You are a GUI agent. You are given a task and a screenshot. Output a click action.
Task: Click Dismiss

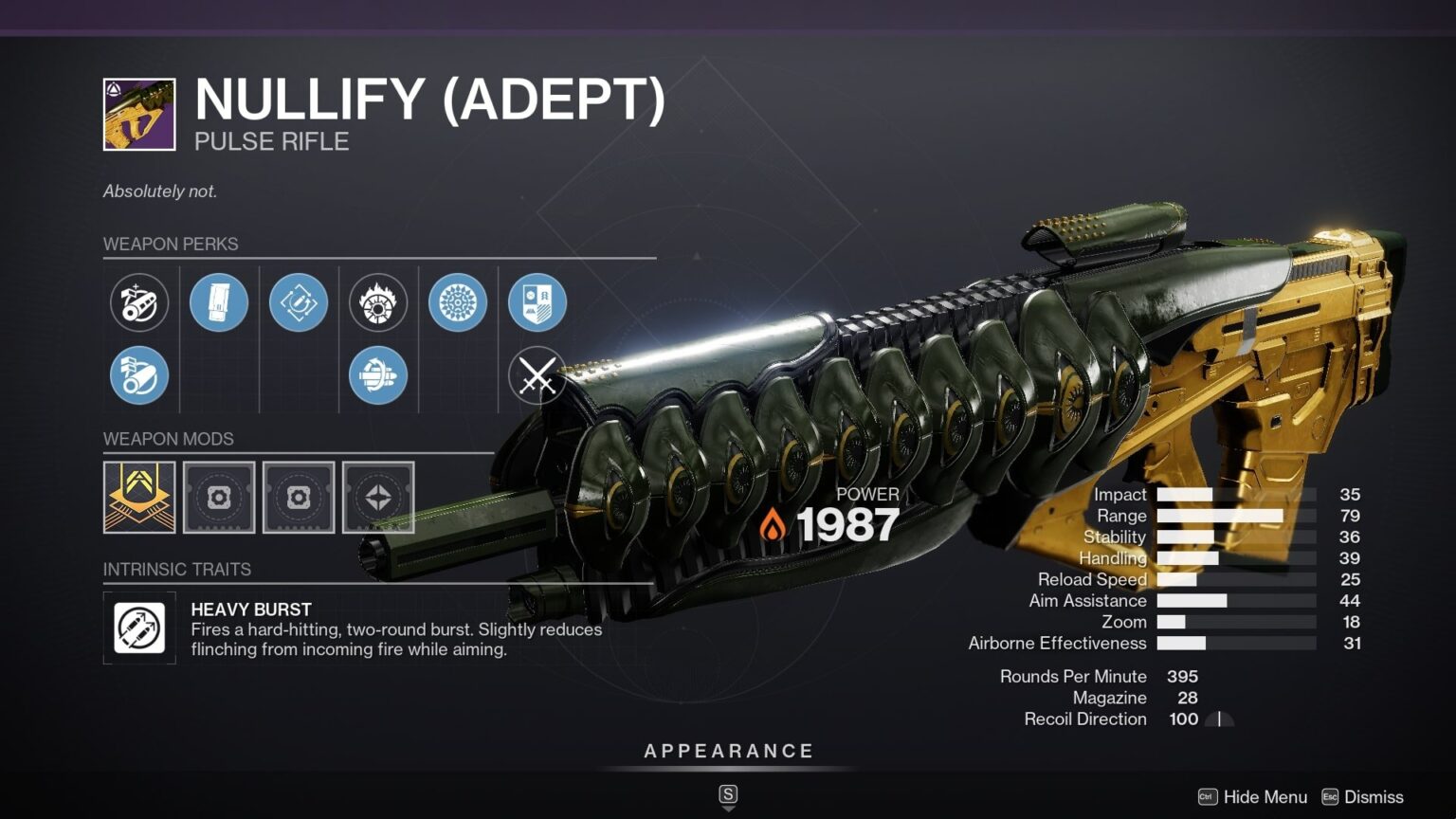tap(1372, 797)
